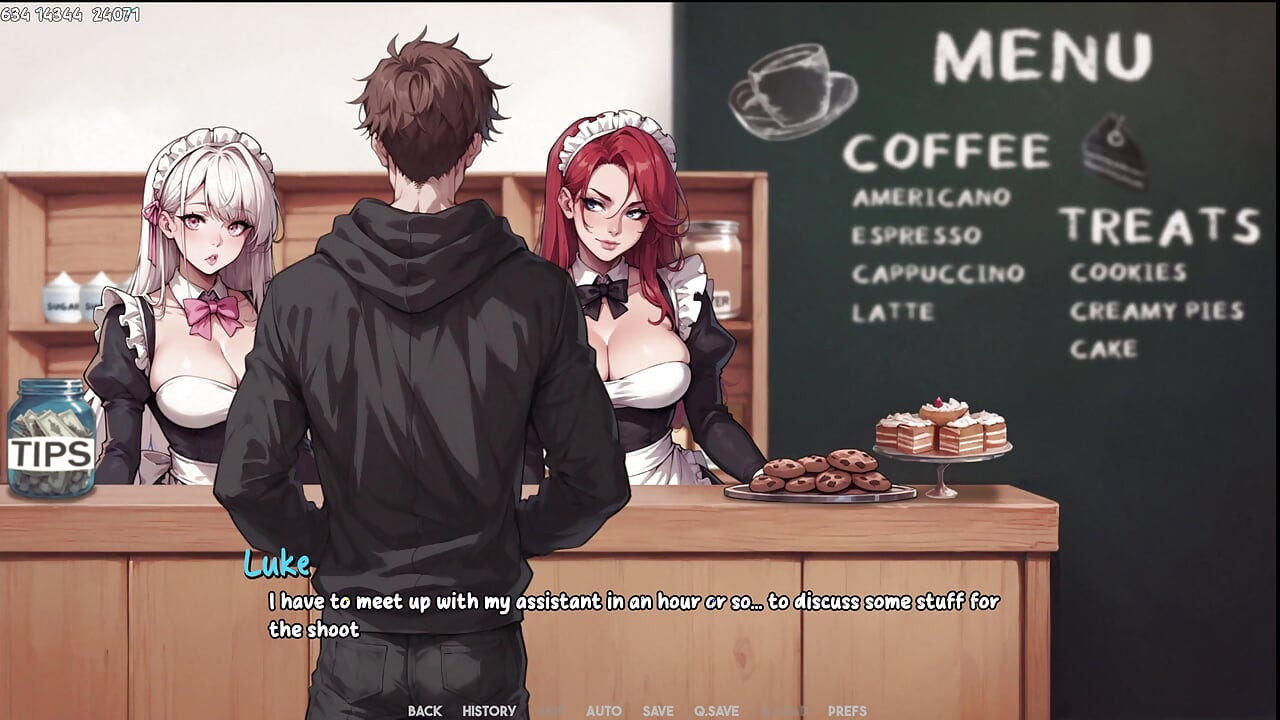The width and height of the screenshot is (1280, 720).
Task: Enable AUTO-forward reading mode
Action: point(602,711)
